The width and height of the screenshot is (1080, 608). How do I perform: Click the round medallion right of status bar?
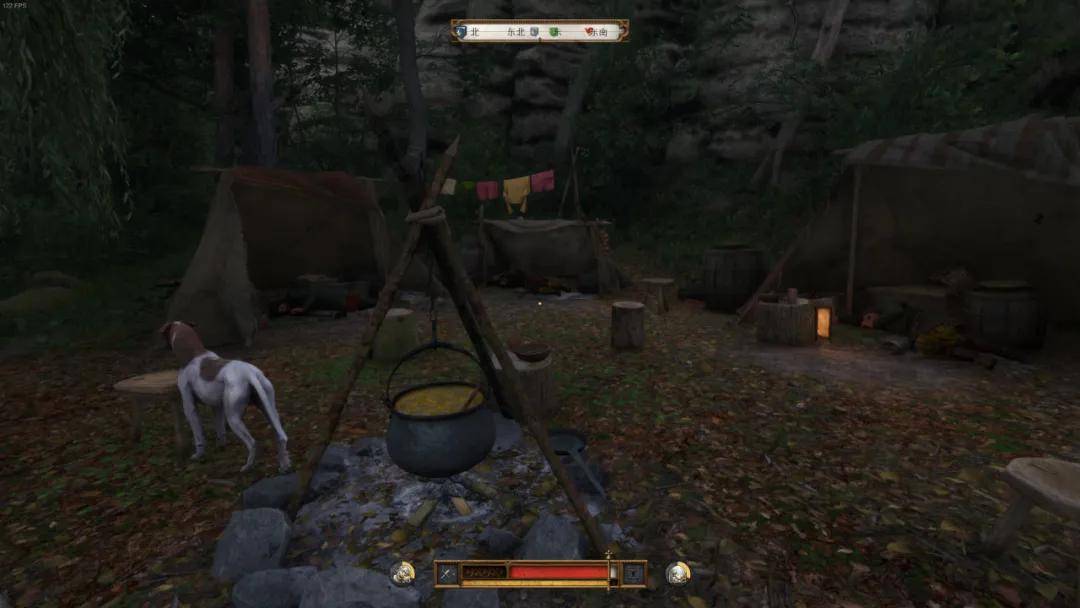pyautogui.click(x=678, y=573)
